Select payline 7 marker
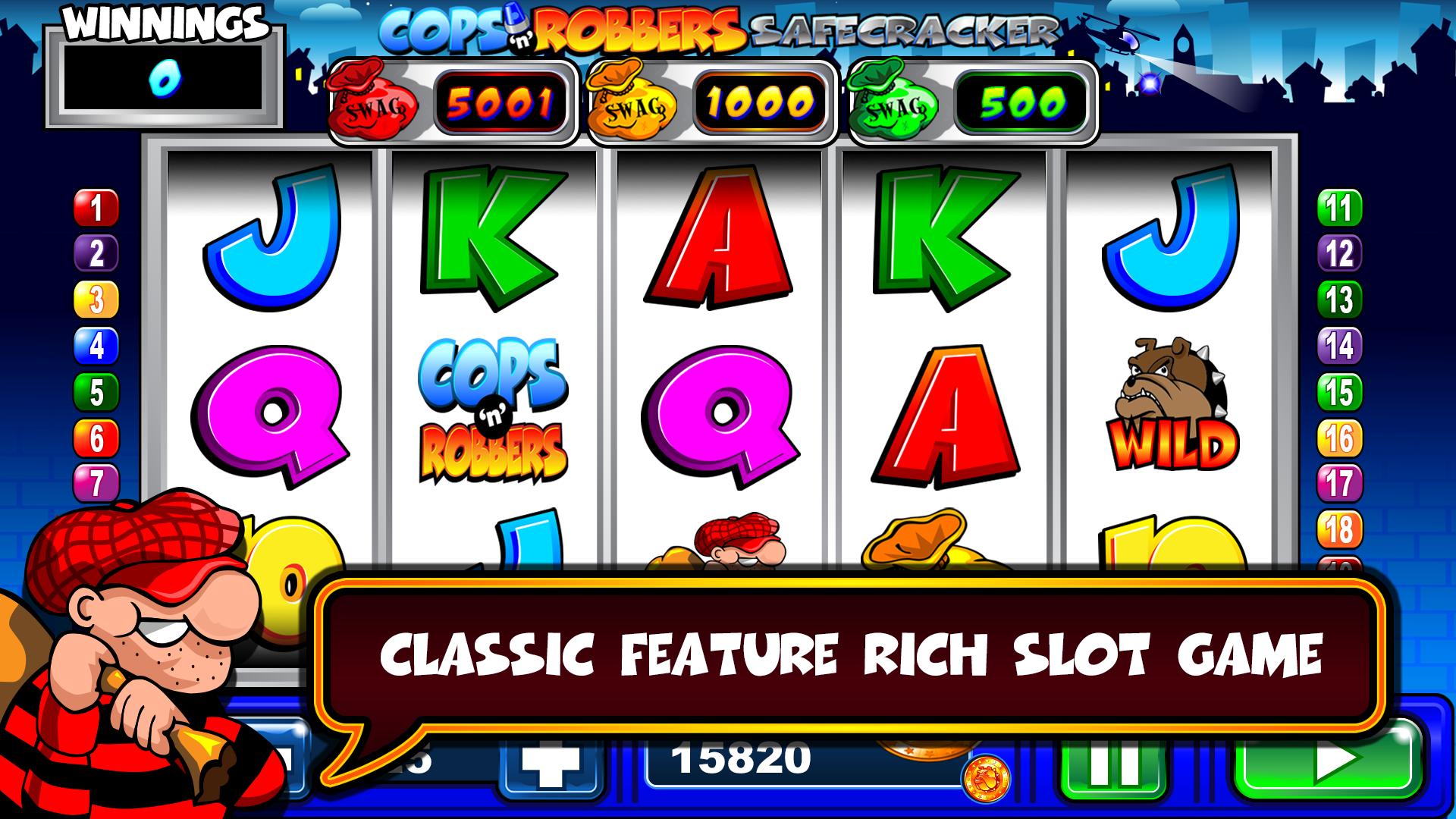 click(96, 483)
